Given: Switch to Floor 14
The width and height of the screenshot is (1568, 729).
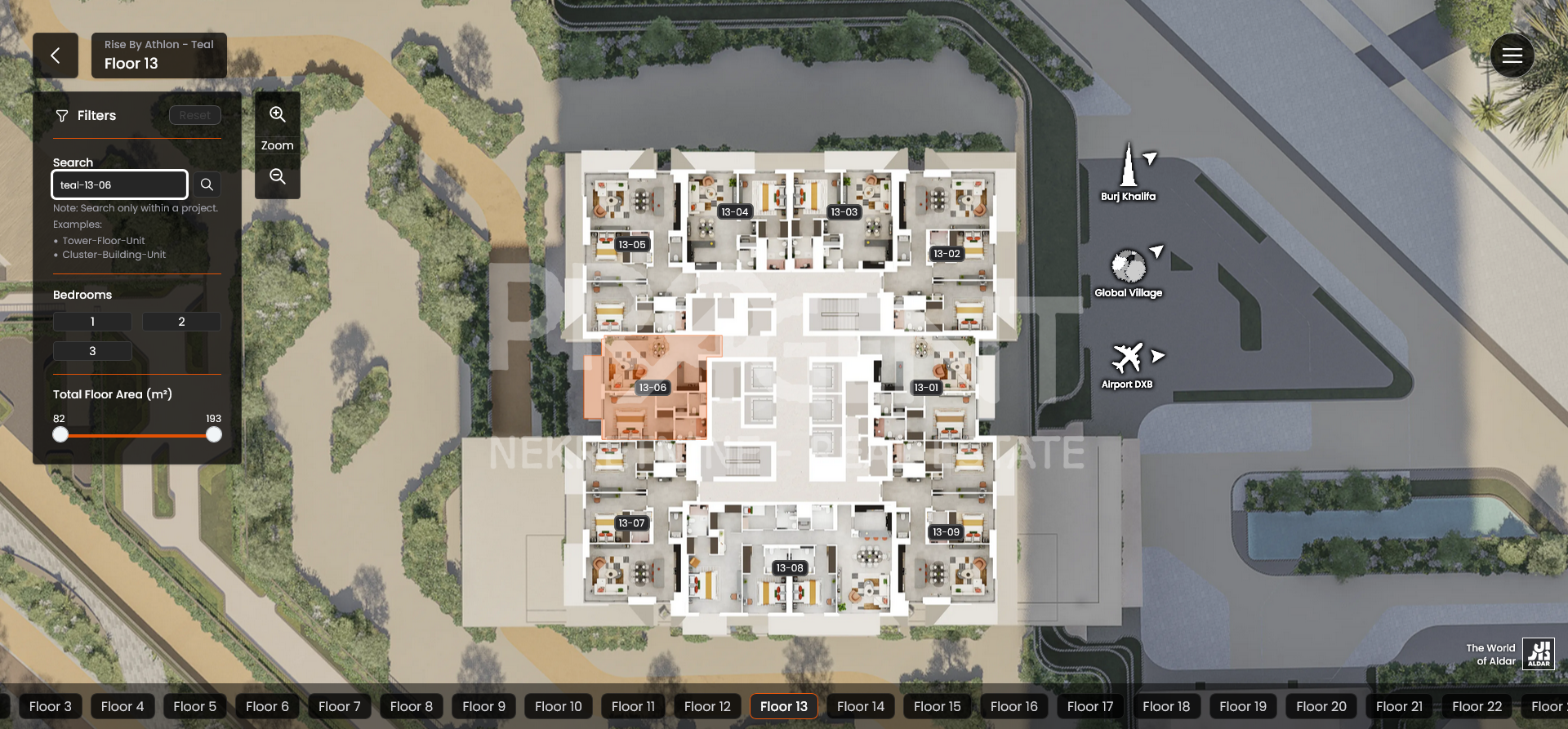Looking at the screenshot, I should tap(860, 706).
